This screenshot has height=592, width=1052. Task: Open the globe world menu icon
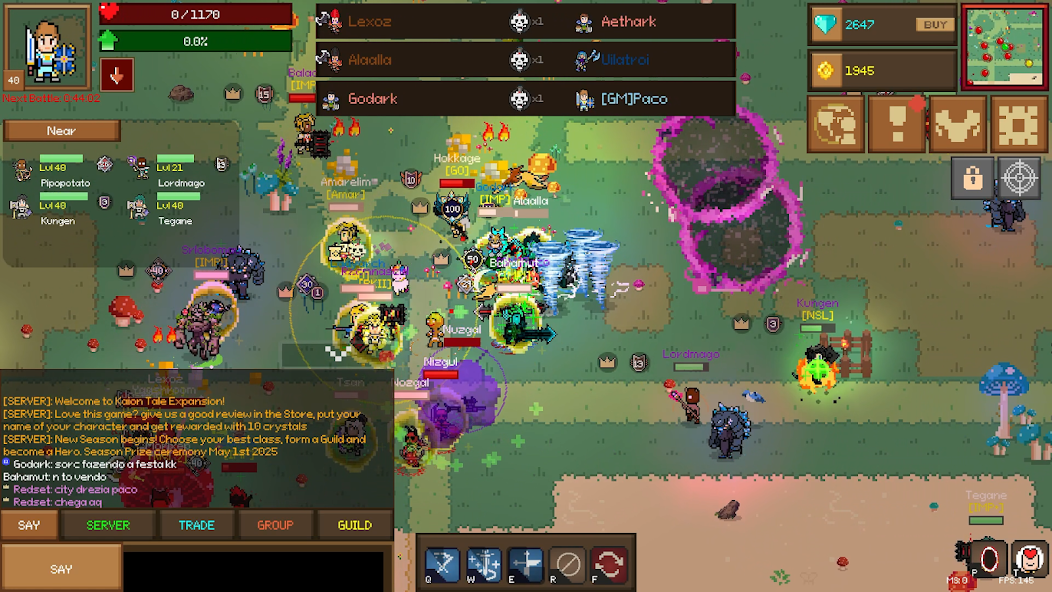(836, 124)
